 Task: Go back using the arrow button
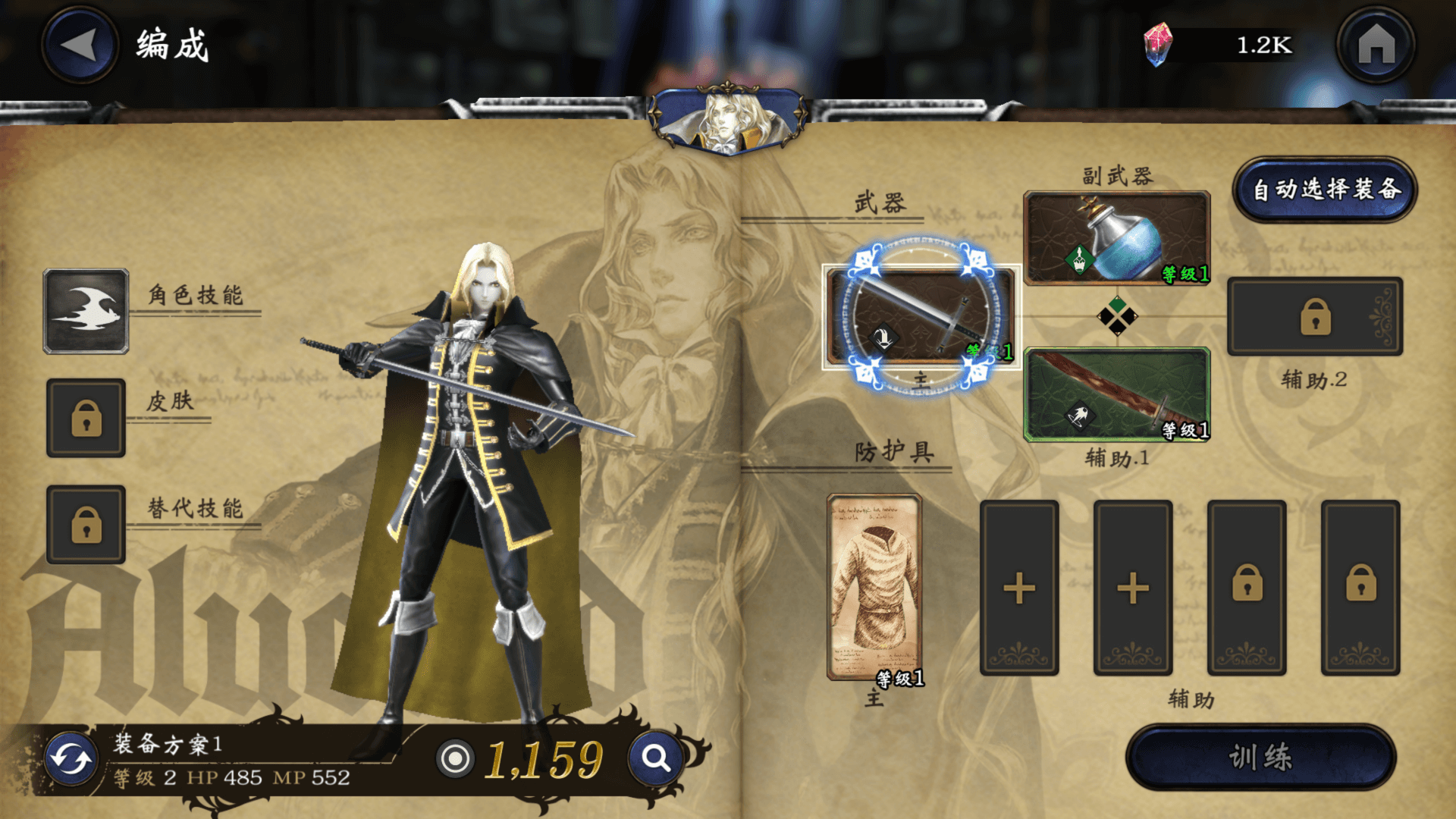tap(80, 45)
